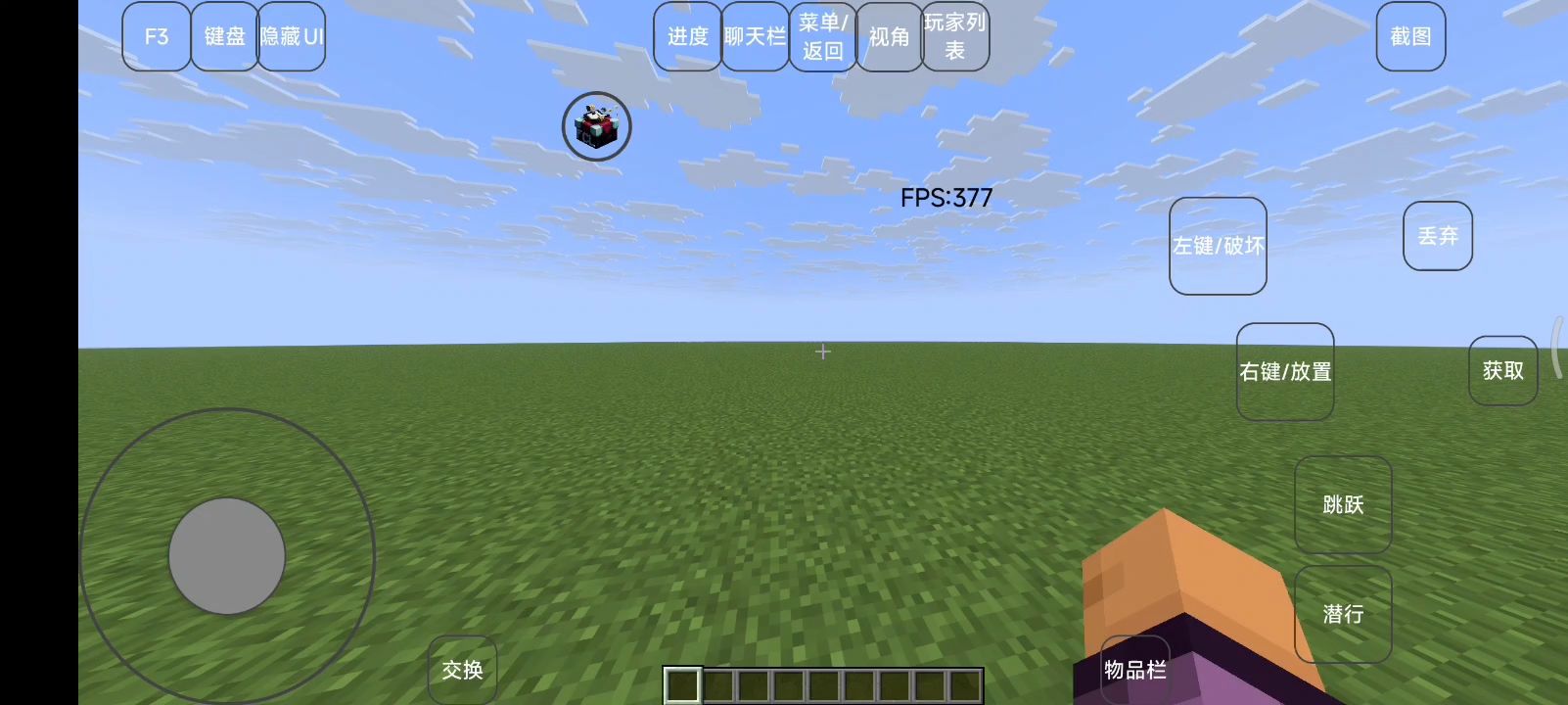Show the player list with 玩家列表

(x=954, y=36)
